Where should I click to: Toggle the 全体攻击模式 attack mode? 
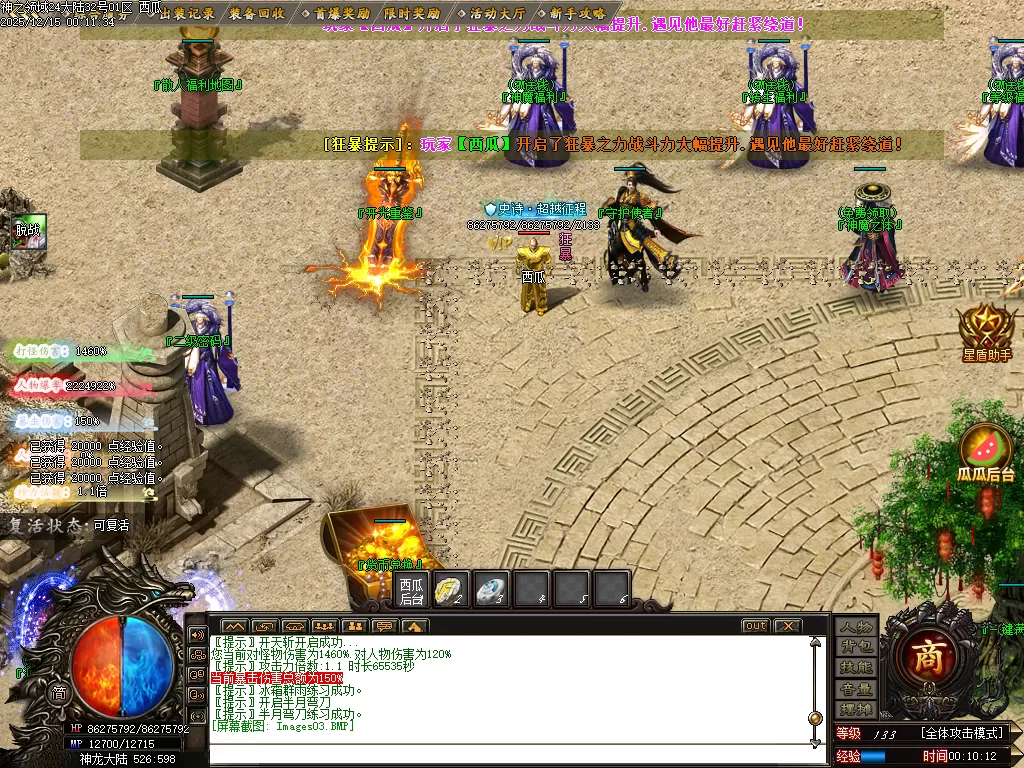pyautogui.click(x=965, y=734)
